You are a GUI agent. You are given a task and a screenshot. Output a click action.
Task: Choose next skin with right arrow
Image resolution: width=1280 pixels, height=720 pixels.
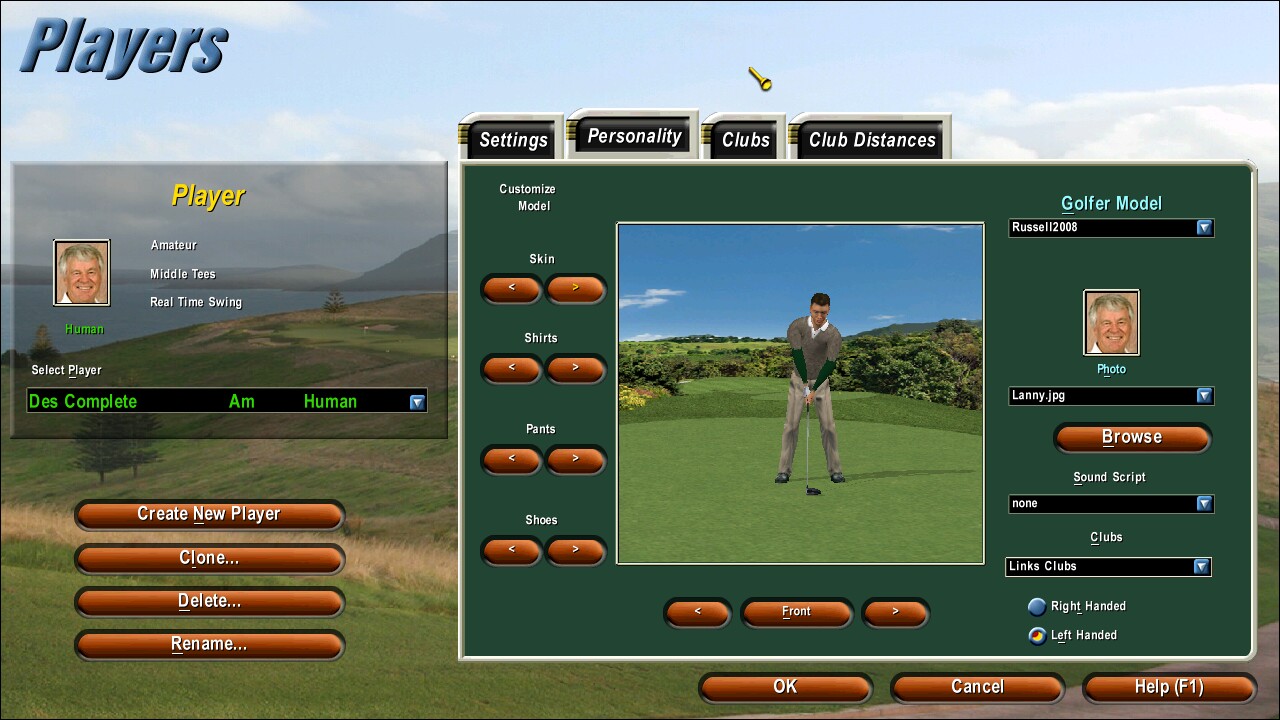click(575, 288)
